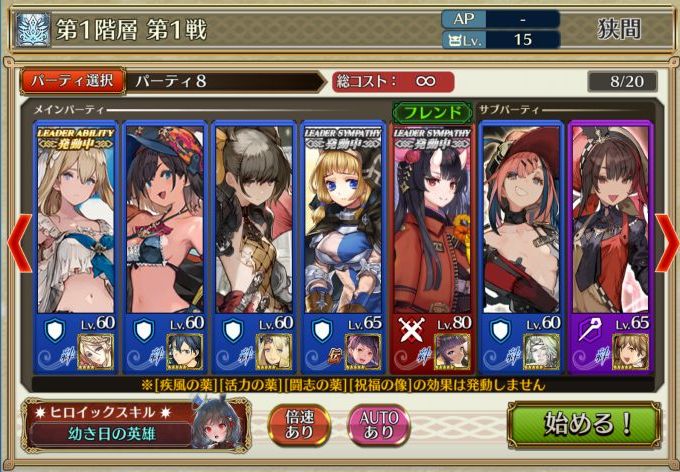Open the パーティ選択 party selection
680x472 pixels.
(72, 81)
